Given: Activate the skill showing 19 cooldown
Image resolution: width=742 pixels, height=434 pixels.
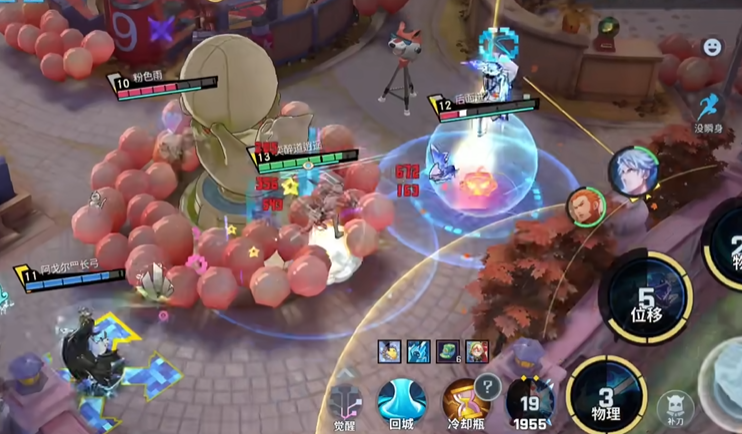Looking at the screenshot, I should [x=530, y=402].
